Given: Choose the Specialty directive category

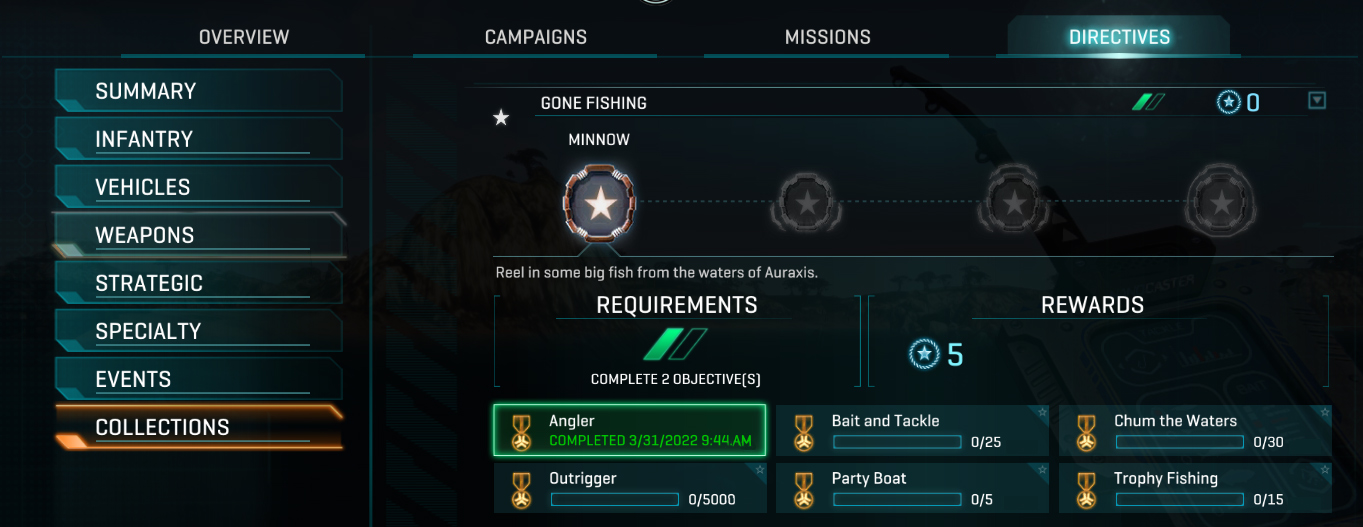Looking at the screenshot, I should 198,331.
